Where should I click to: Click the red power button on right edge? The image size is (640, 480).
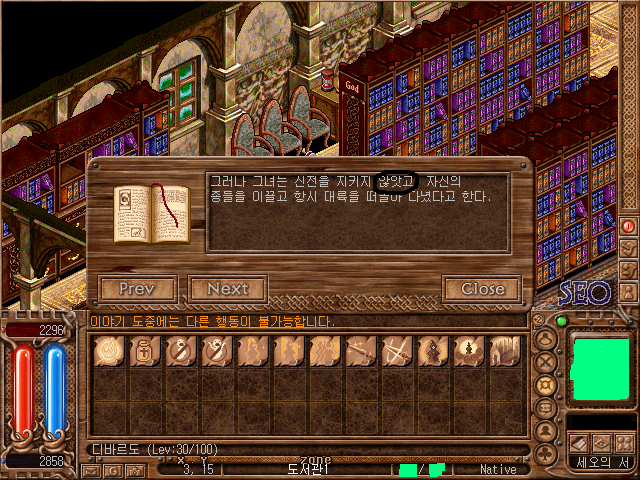coord(629,226)
